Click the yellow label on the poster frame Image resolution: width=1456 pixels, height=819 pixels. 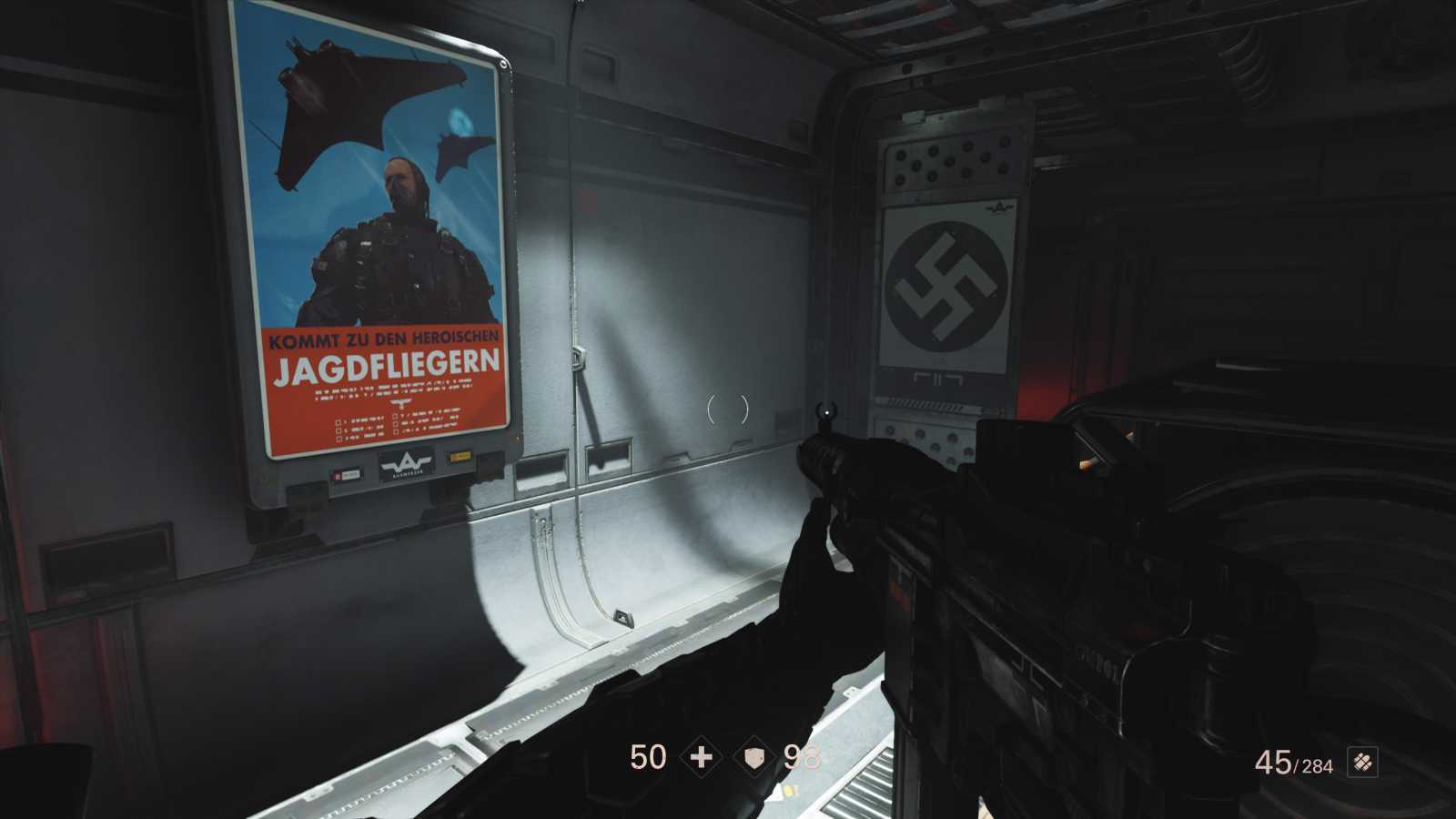pos(461,456)
